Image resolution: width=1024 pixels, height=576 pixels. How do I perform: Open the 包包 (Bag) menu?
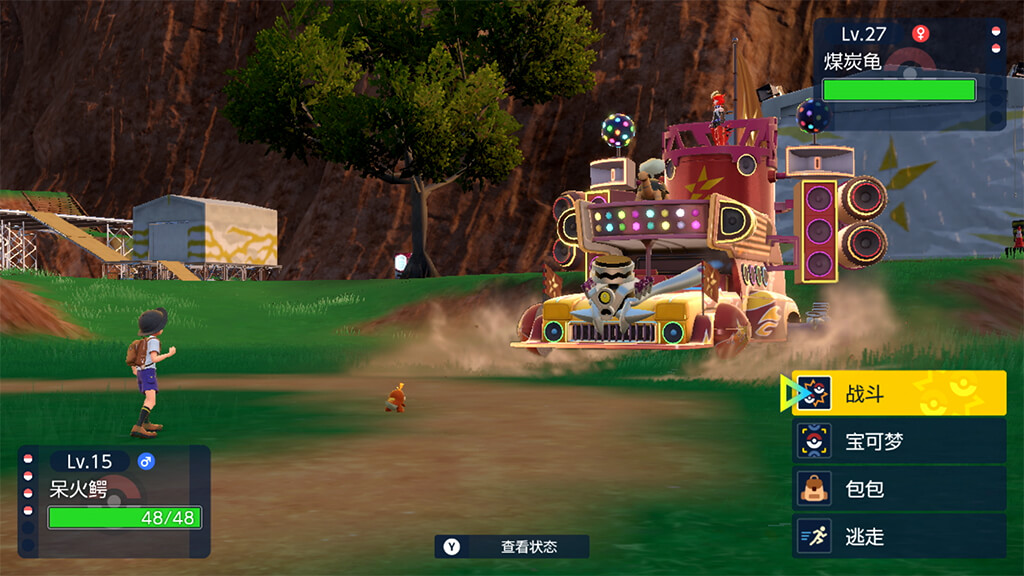(899, 489)
